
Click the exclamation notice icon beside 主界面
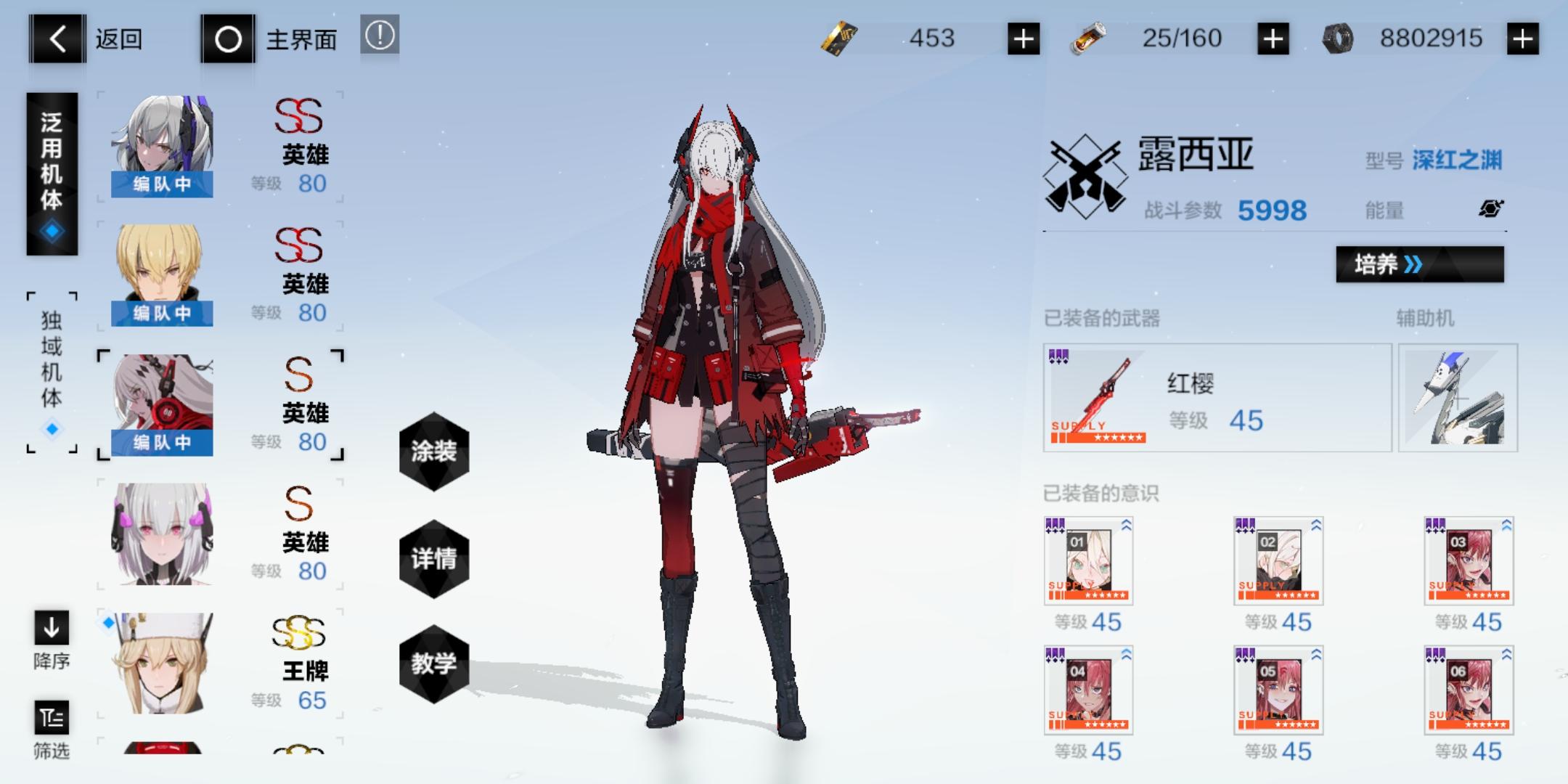[x=380, y=36]
